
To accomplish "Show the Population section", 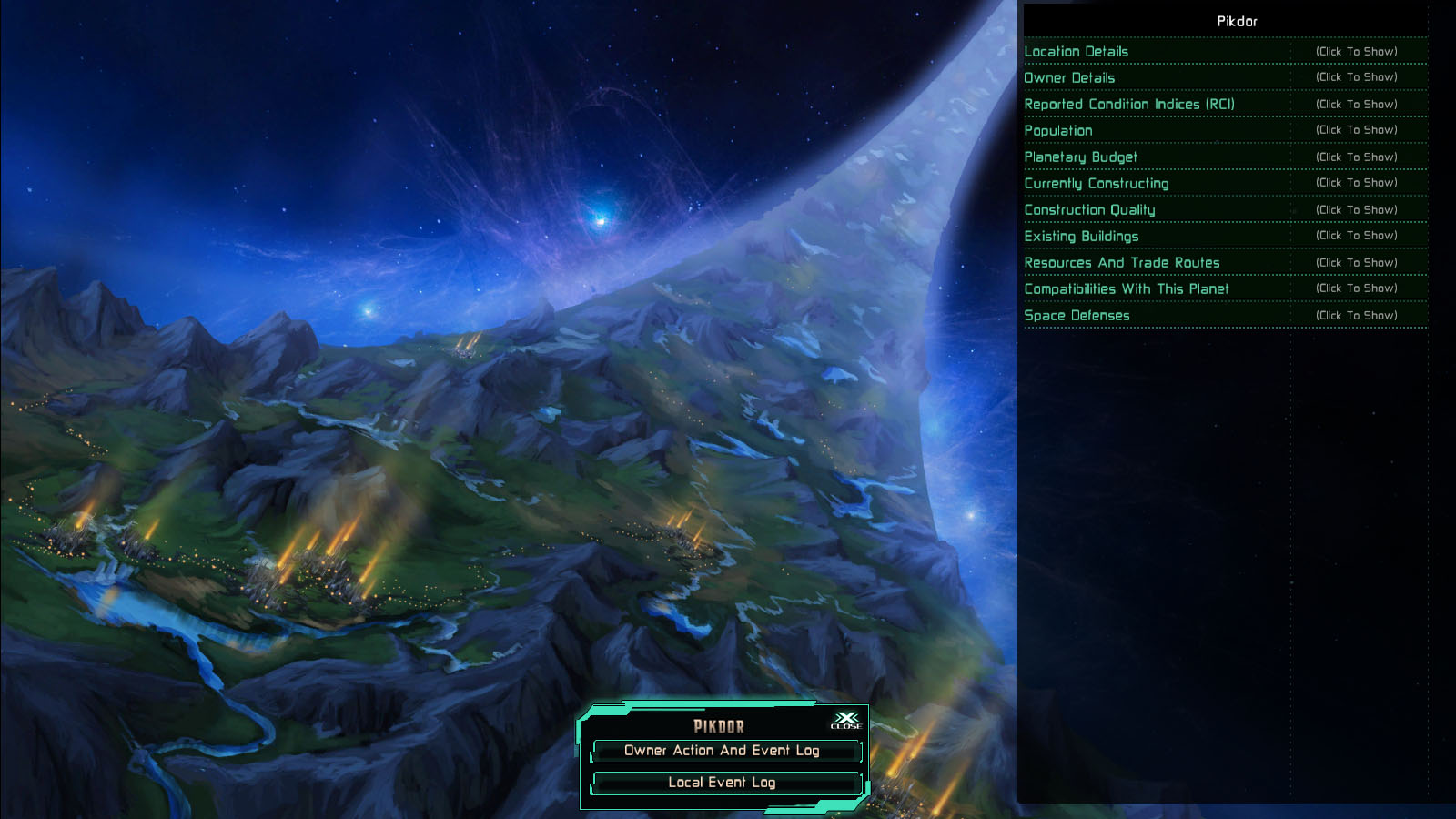I will pos(1059,131).
